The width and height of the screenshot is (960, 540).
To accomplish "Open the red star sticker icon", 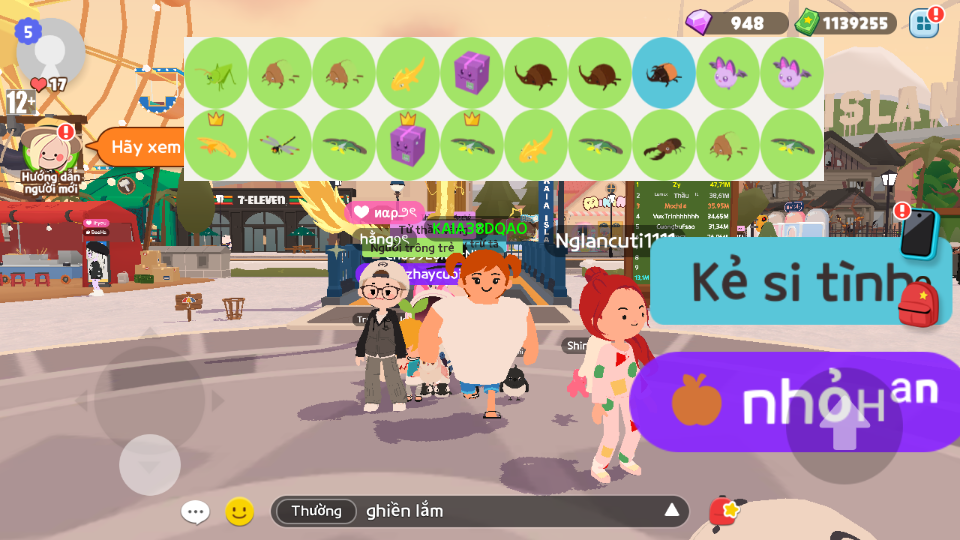I will click(724, 512).
